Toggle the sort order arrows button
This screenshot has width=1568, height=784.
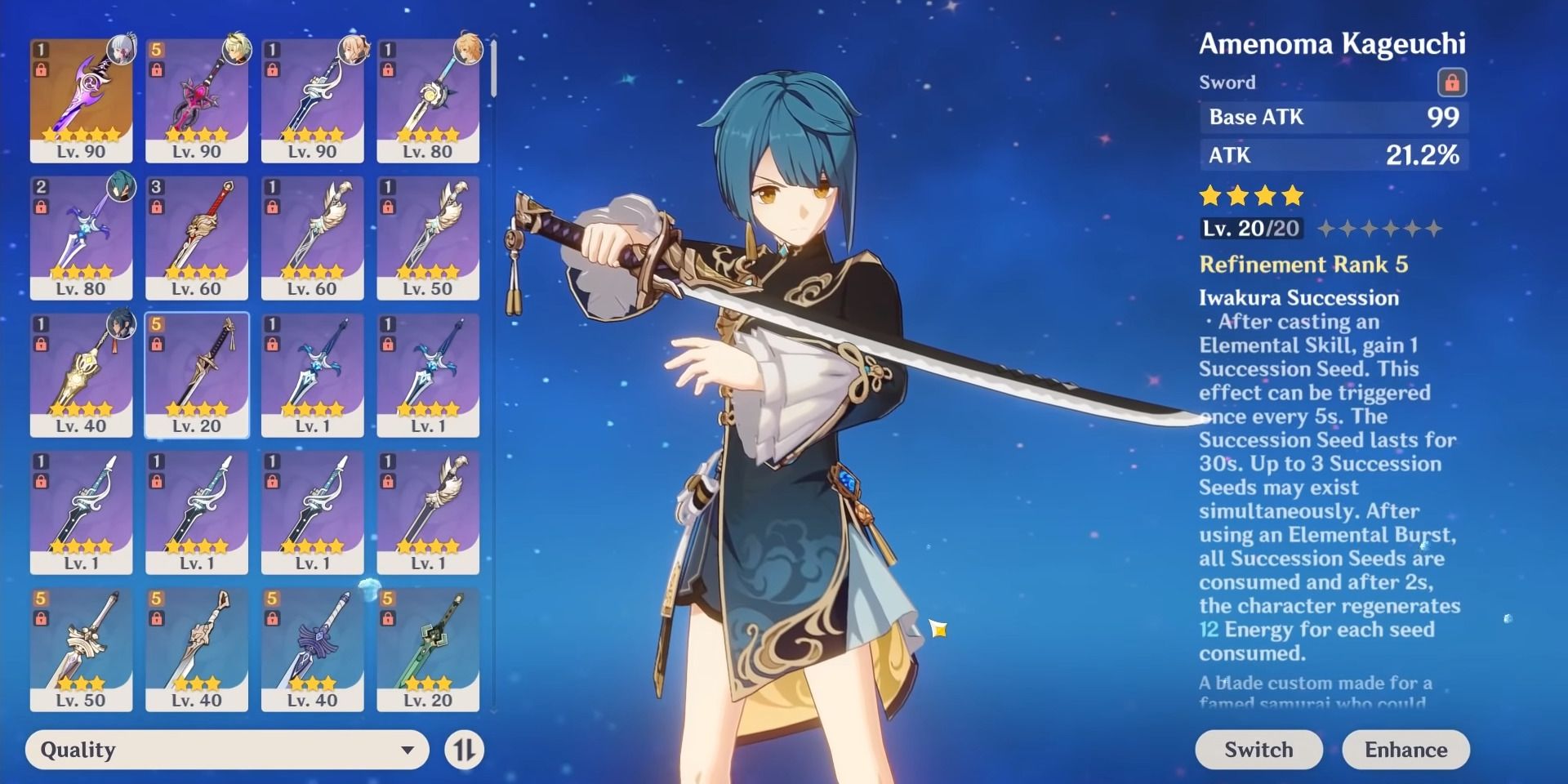pos(465,750)
